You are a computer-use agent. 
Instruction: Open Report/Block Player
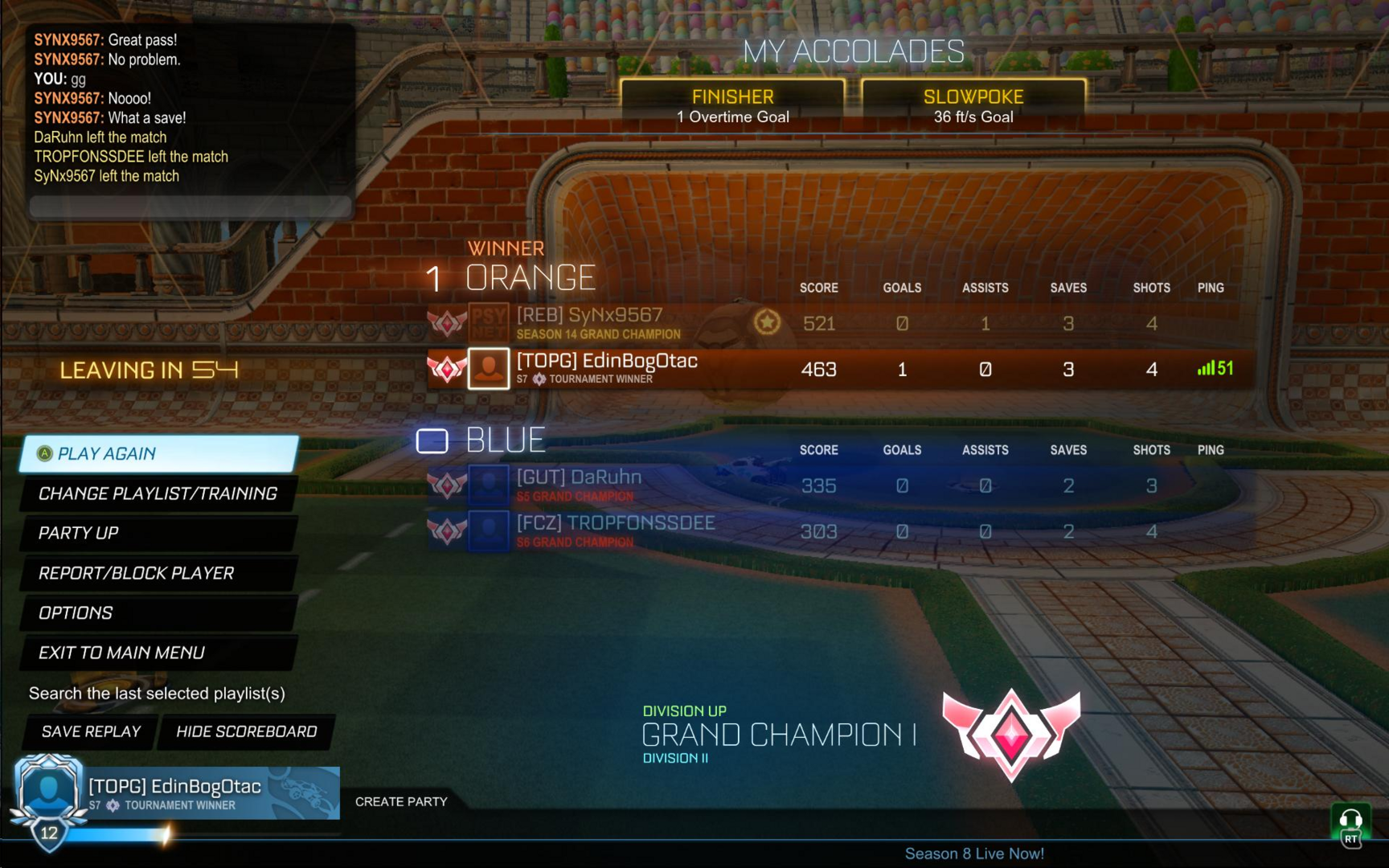(158, 573)
